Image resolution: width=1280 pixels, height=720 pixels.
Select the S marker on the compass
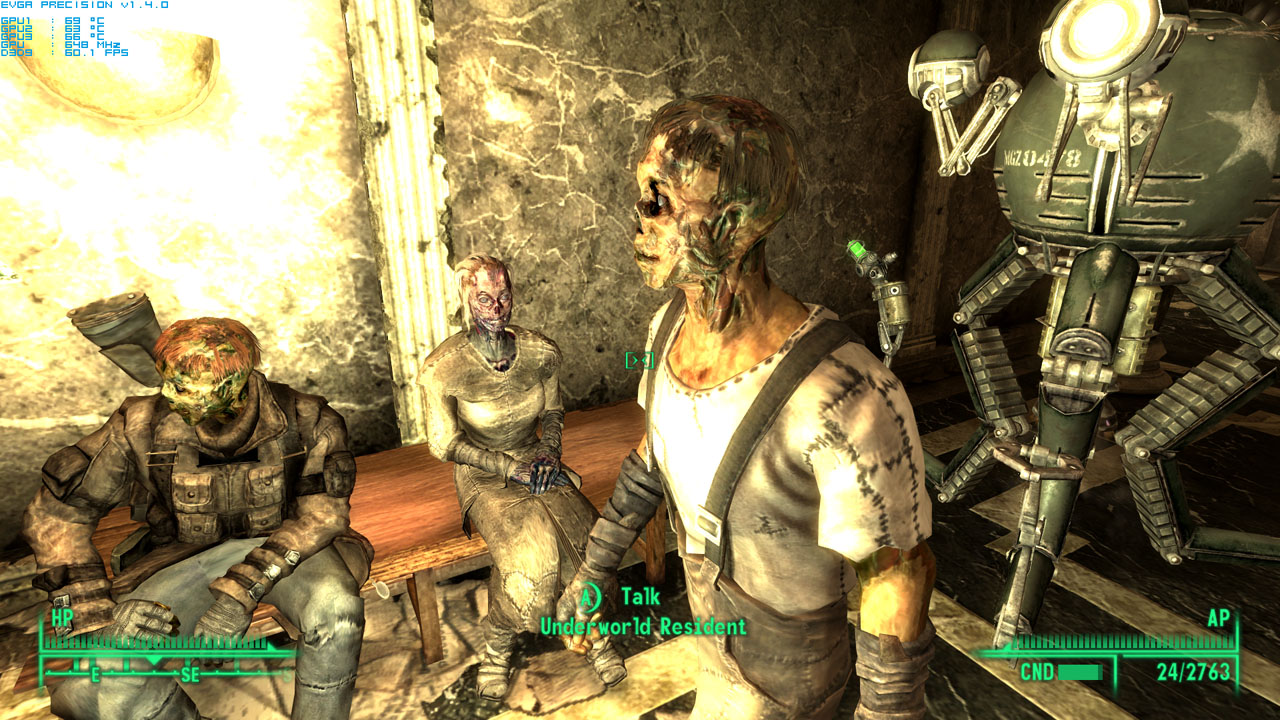[286, 674]
